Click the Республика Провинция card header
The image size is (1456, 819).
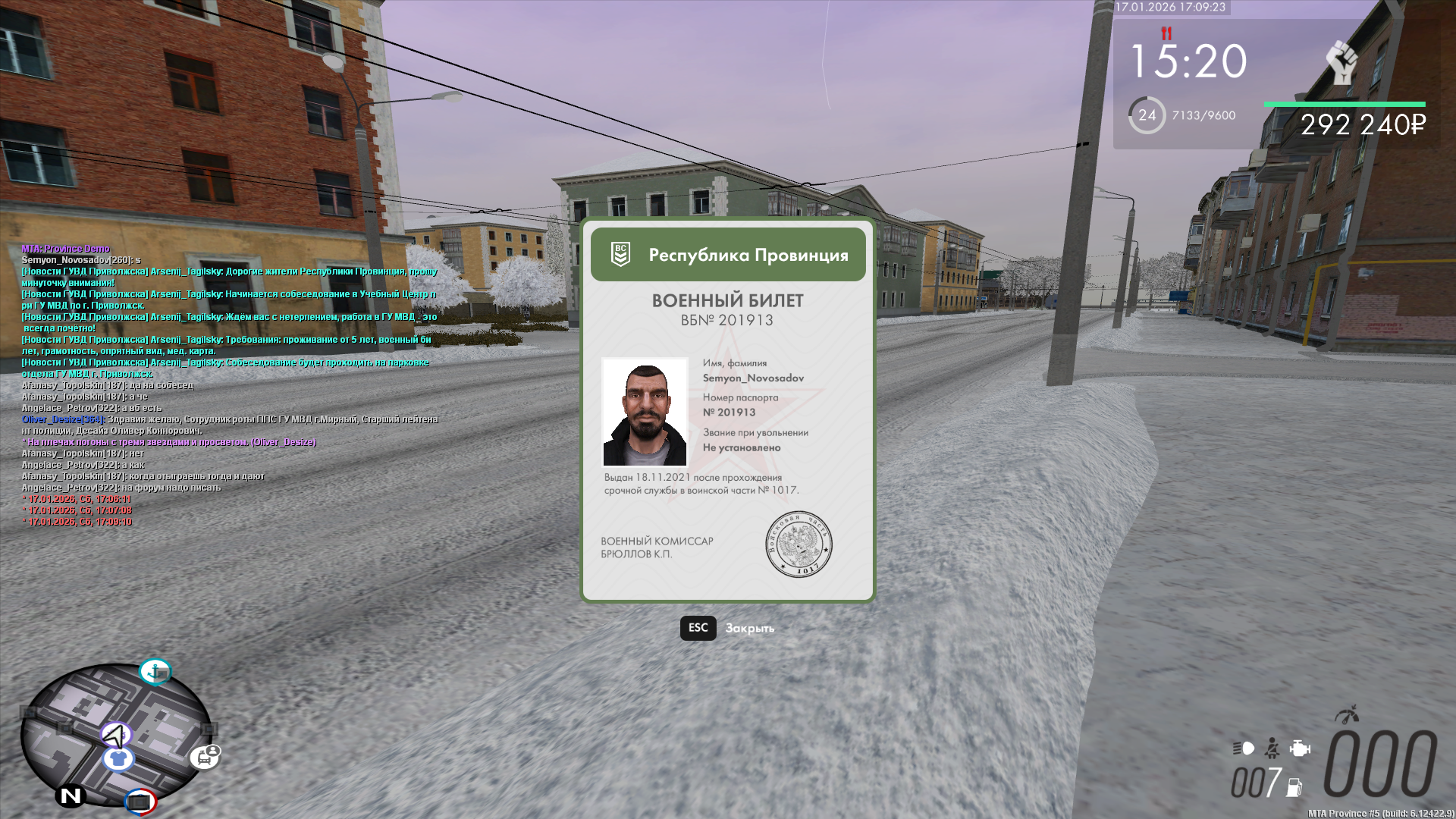[x=728, y=255]
